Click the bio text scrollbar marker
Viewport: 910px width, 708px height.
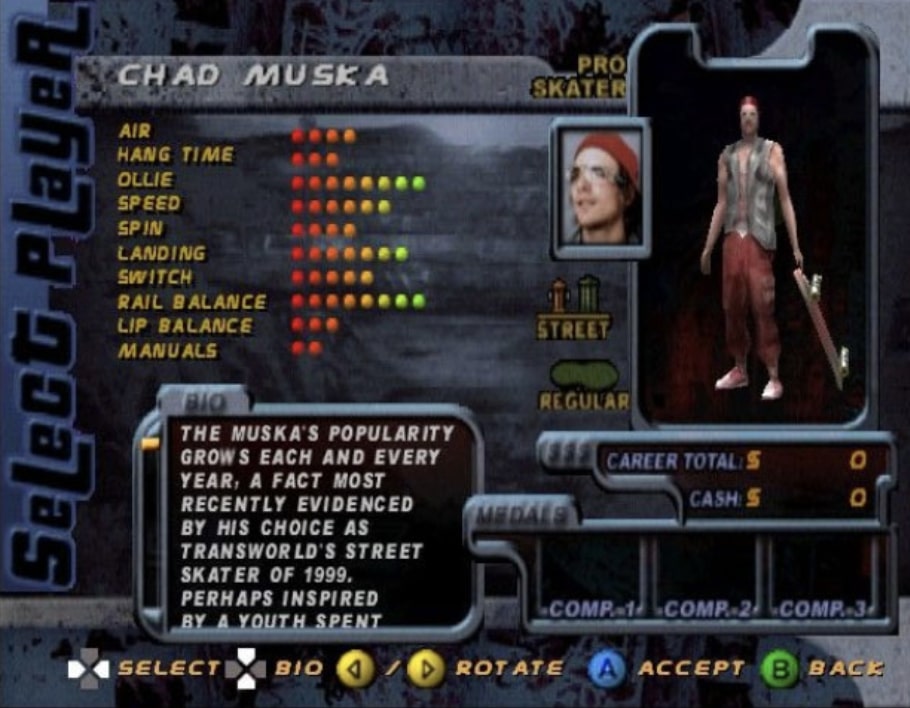pos(151,443)
